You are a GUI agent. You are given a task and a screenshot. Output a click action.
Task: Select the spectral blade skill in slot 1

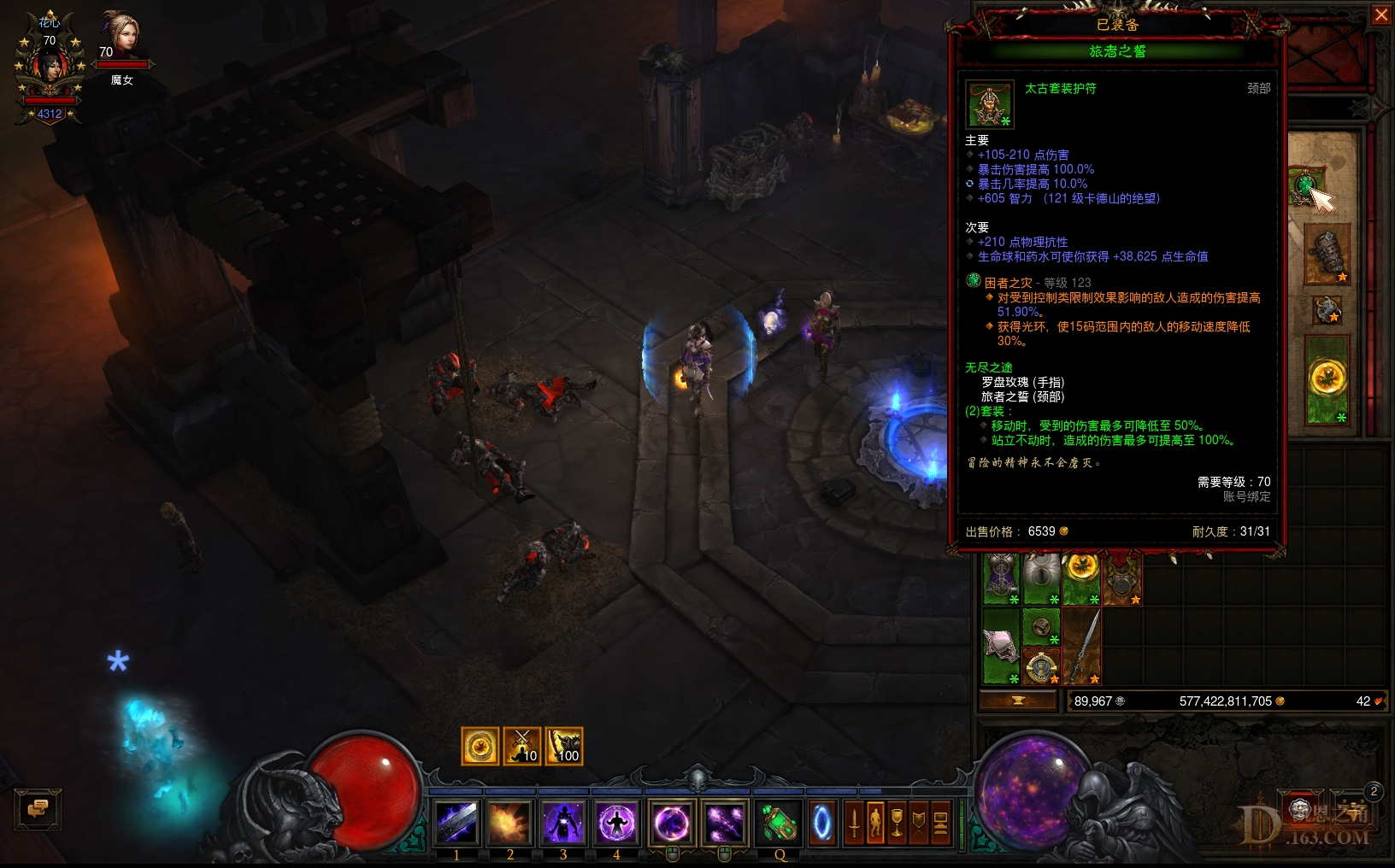(x=458, y=822)
